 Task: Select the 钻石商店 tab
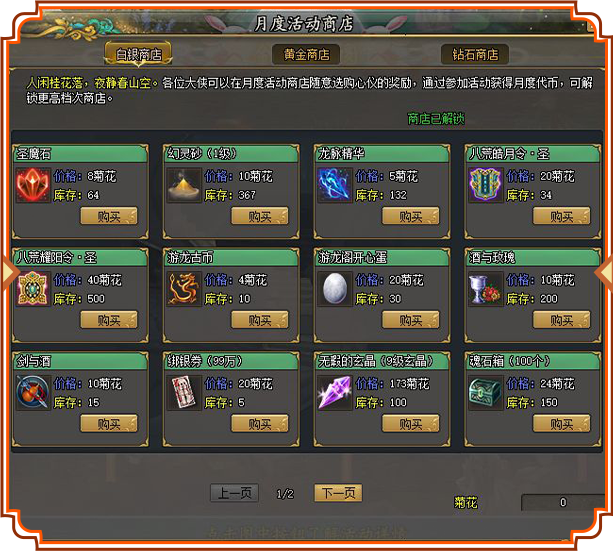pos(474,54)
